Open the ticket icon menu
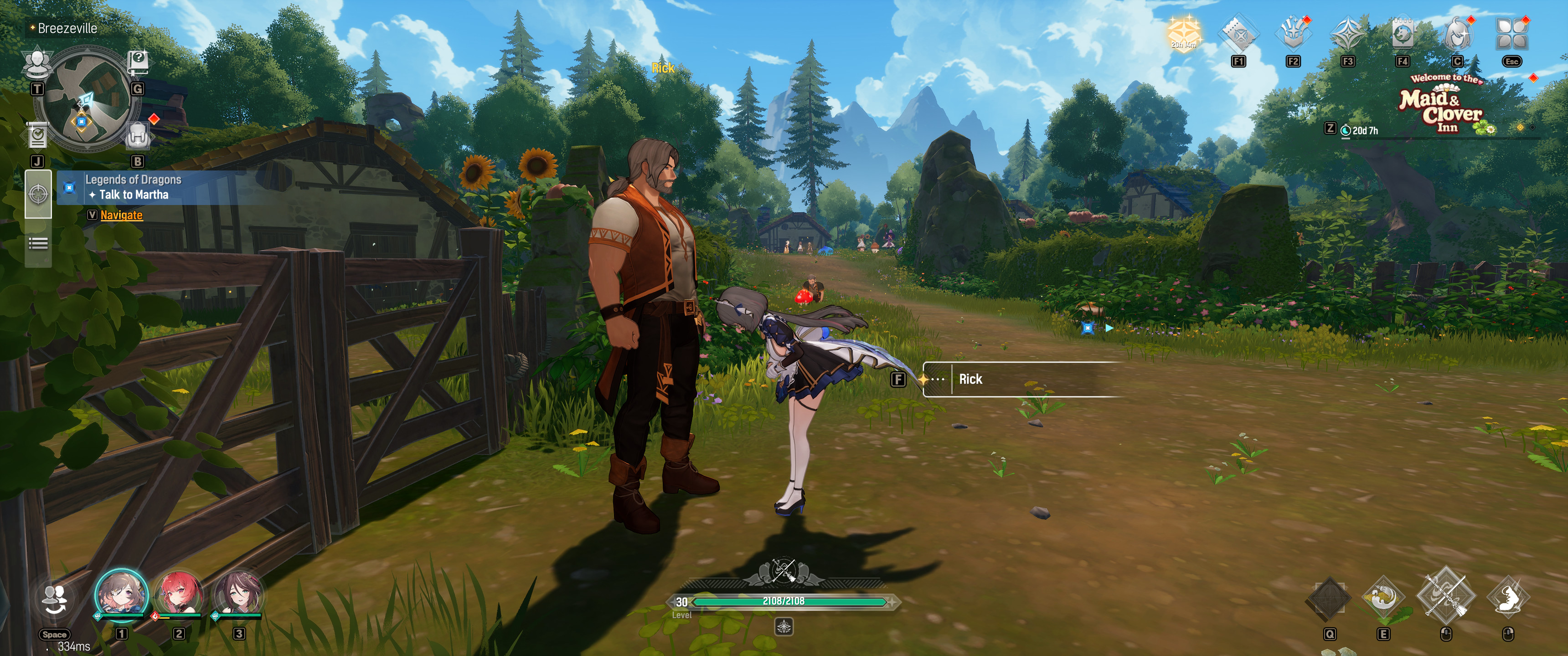This screenshot has width=1568, height=656. 1239,34
